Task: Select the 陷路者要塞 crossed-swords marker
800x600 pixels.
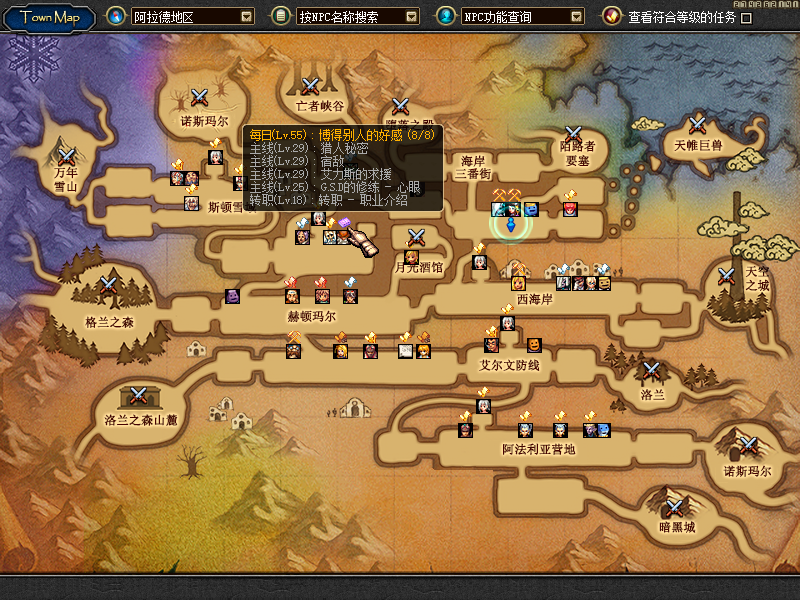Action: [573, 133]
